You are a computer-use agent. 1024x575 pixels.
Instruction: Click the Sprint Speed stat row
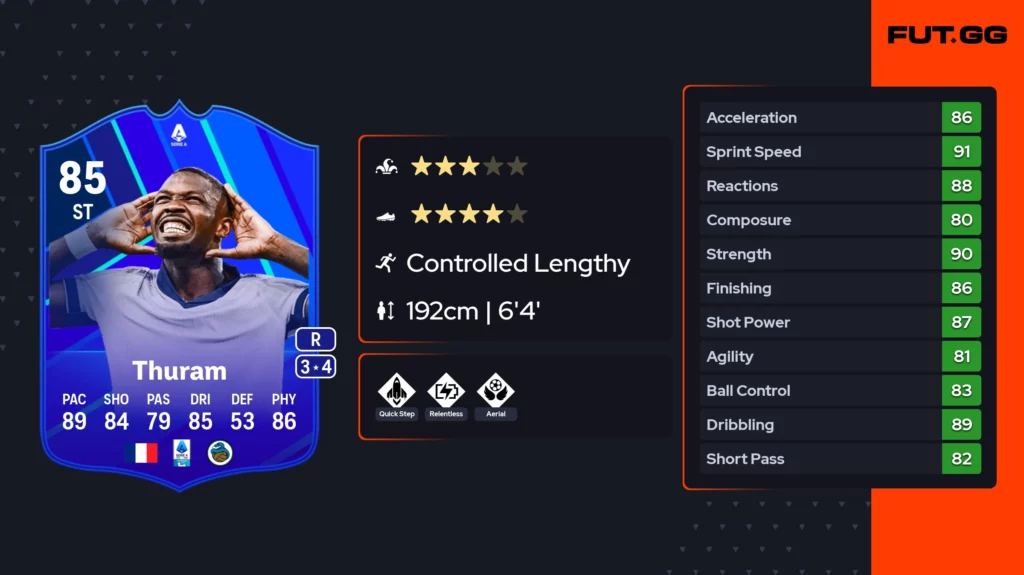tap(840, 152)
